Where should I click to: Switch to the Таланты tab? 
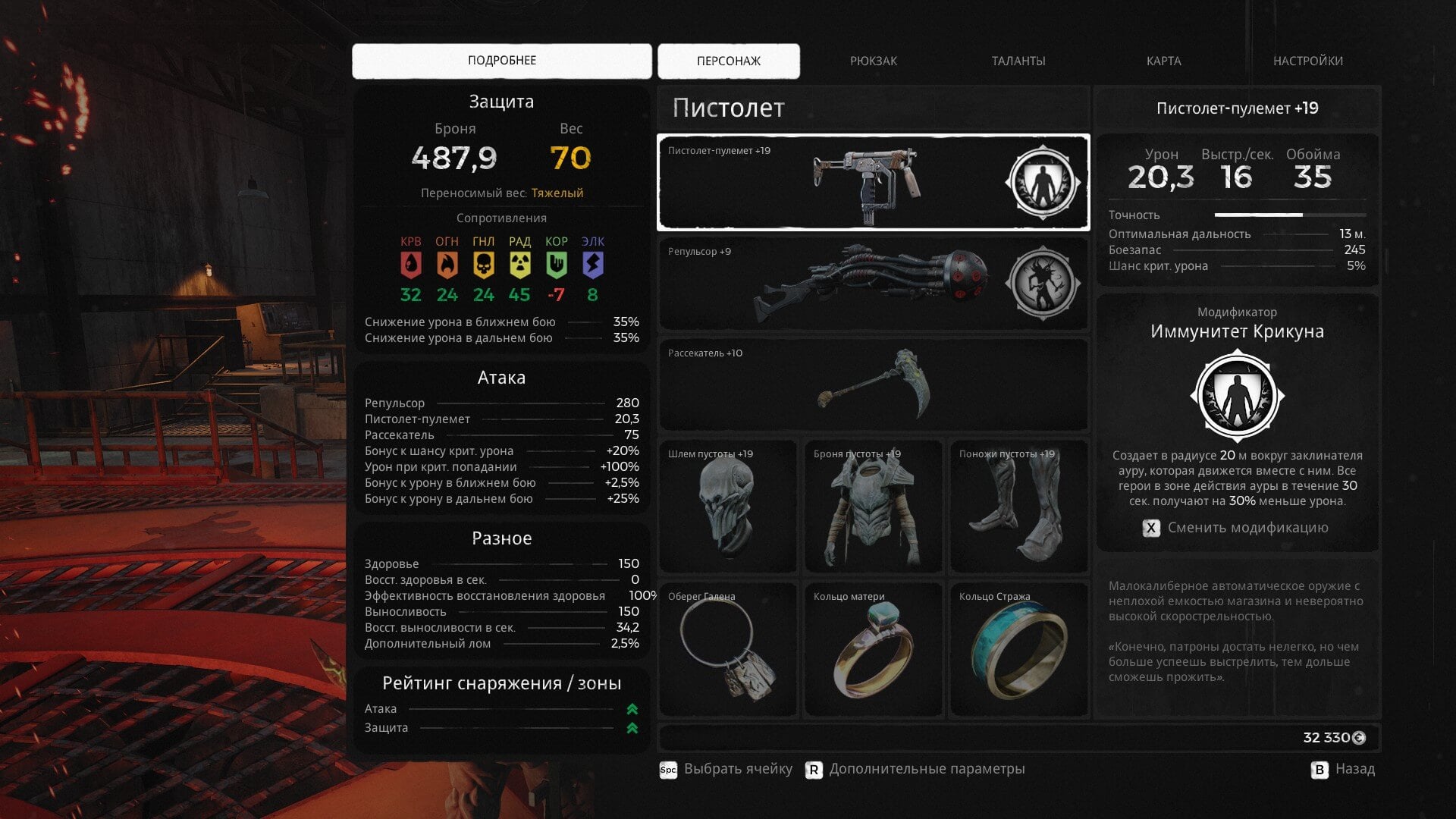pyautogui.click(x=1018, y=61)
